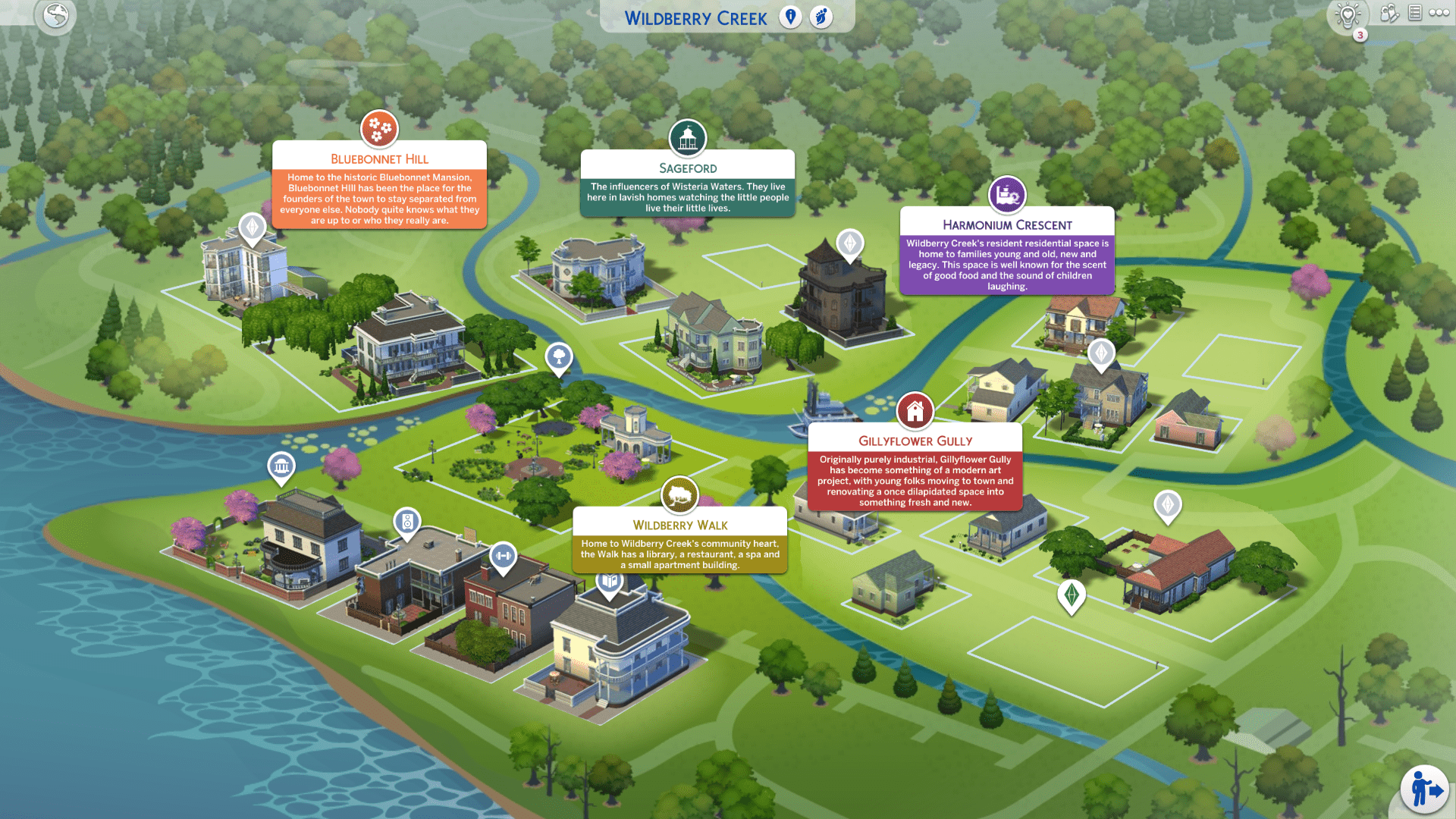This screenshot has width=1456, height=819.
Task: Open the three-dot options menu
Action: click(x=1439, y=13)
